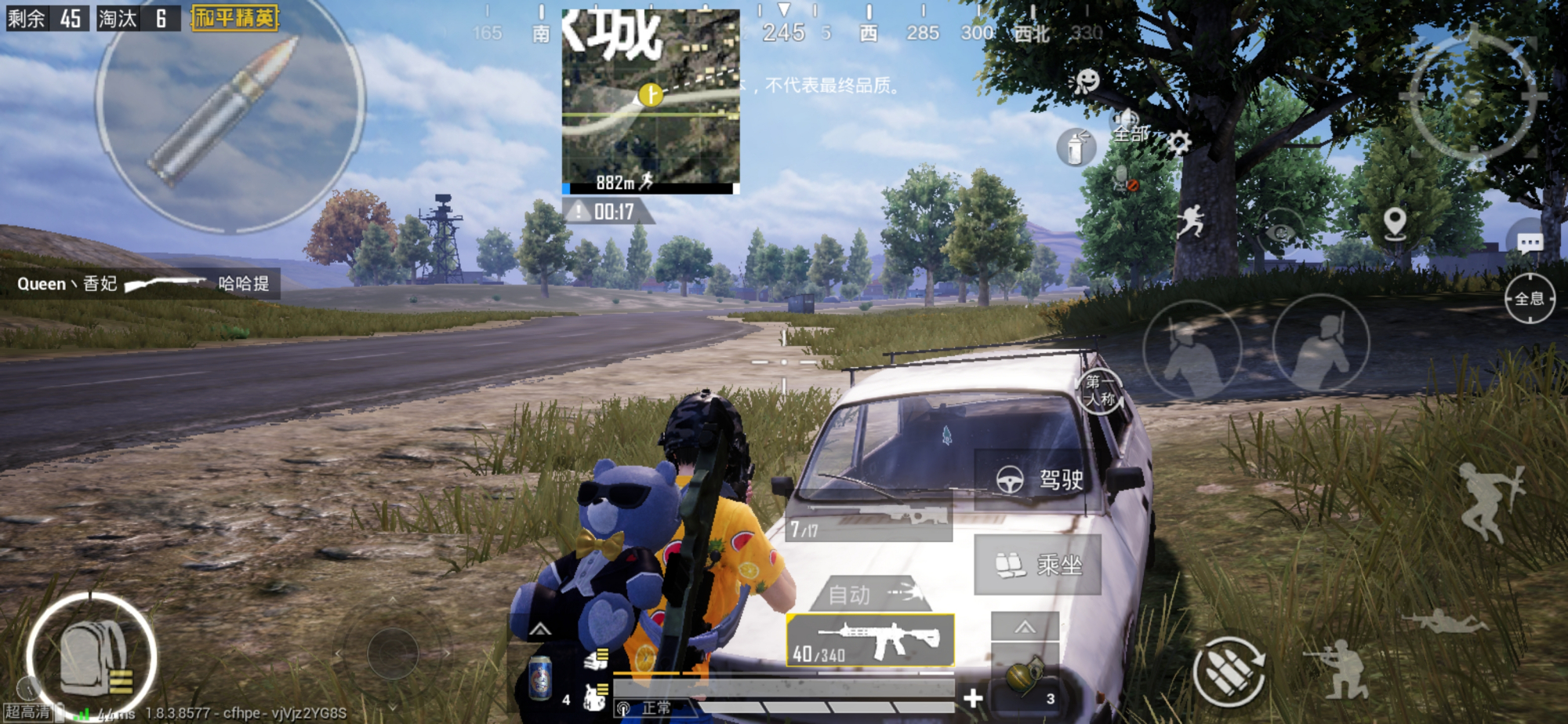
Task: Reload weapon with the bullets icon
Action: click(1229, 672)
